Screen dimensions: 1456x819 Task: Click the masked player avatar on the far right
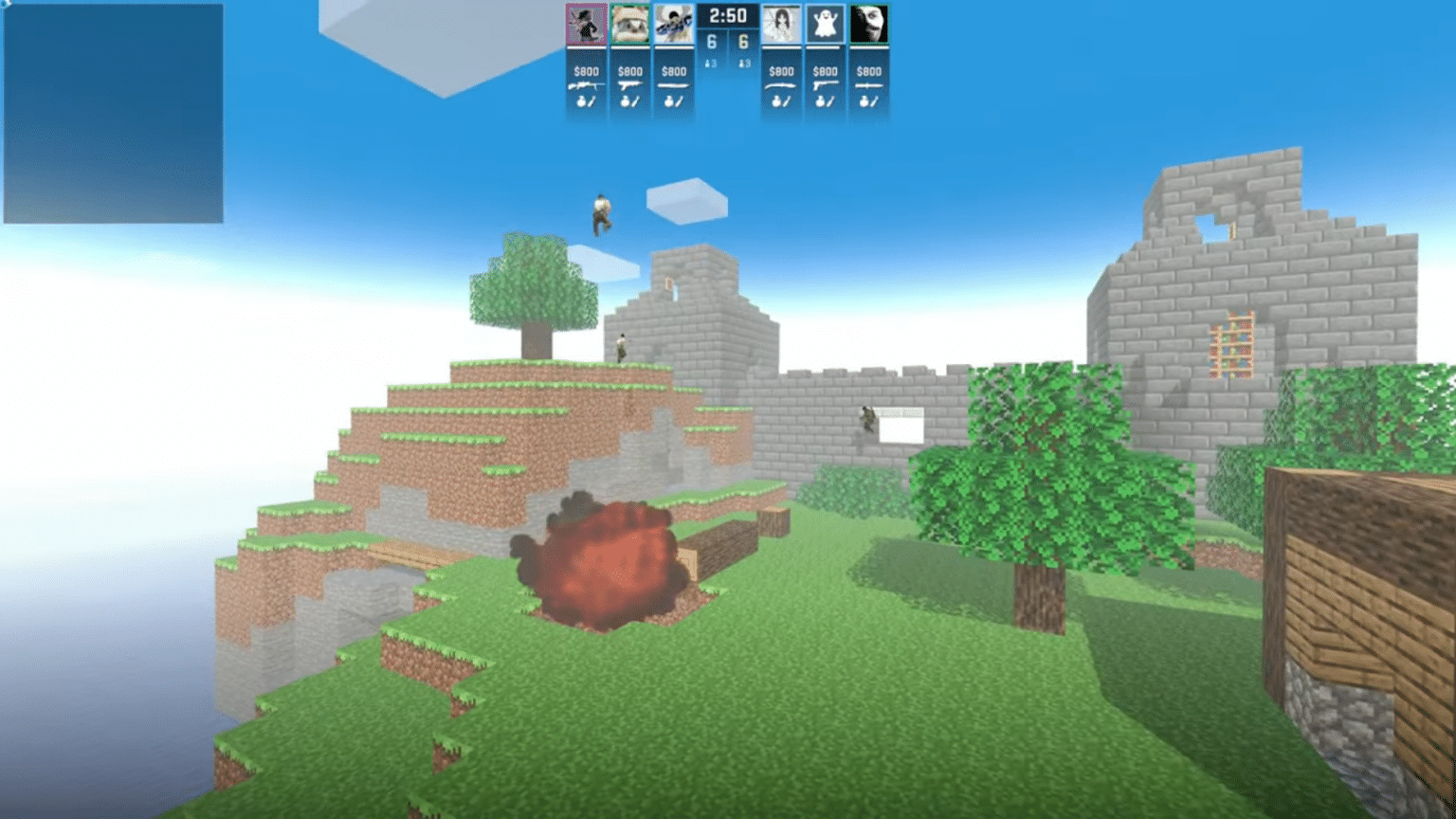(x=869, y=24)
